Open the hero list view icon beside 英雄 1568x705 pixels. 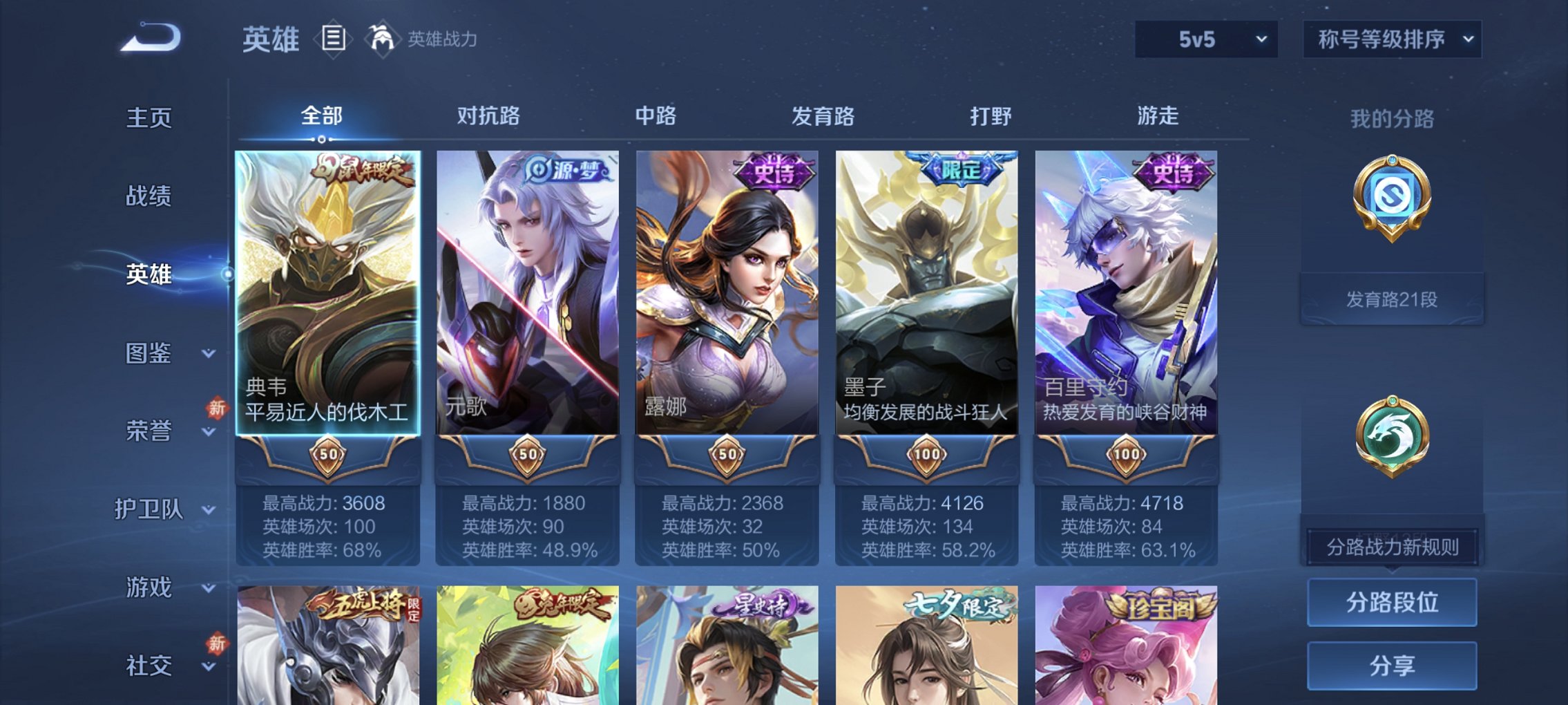pyautogui.click(x=334, y=39)
